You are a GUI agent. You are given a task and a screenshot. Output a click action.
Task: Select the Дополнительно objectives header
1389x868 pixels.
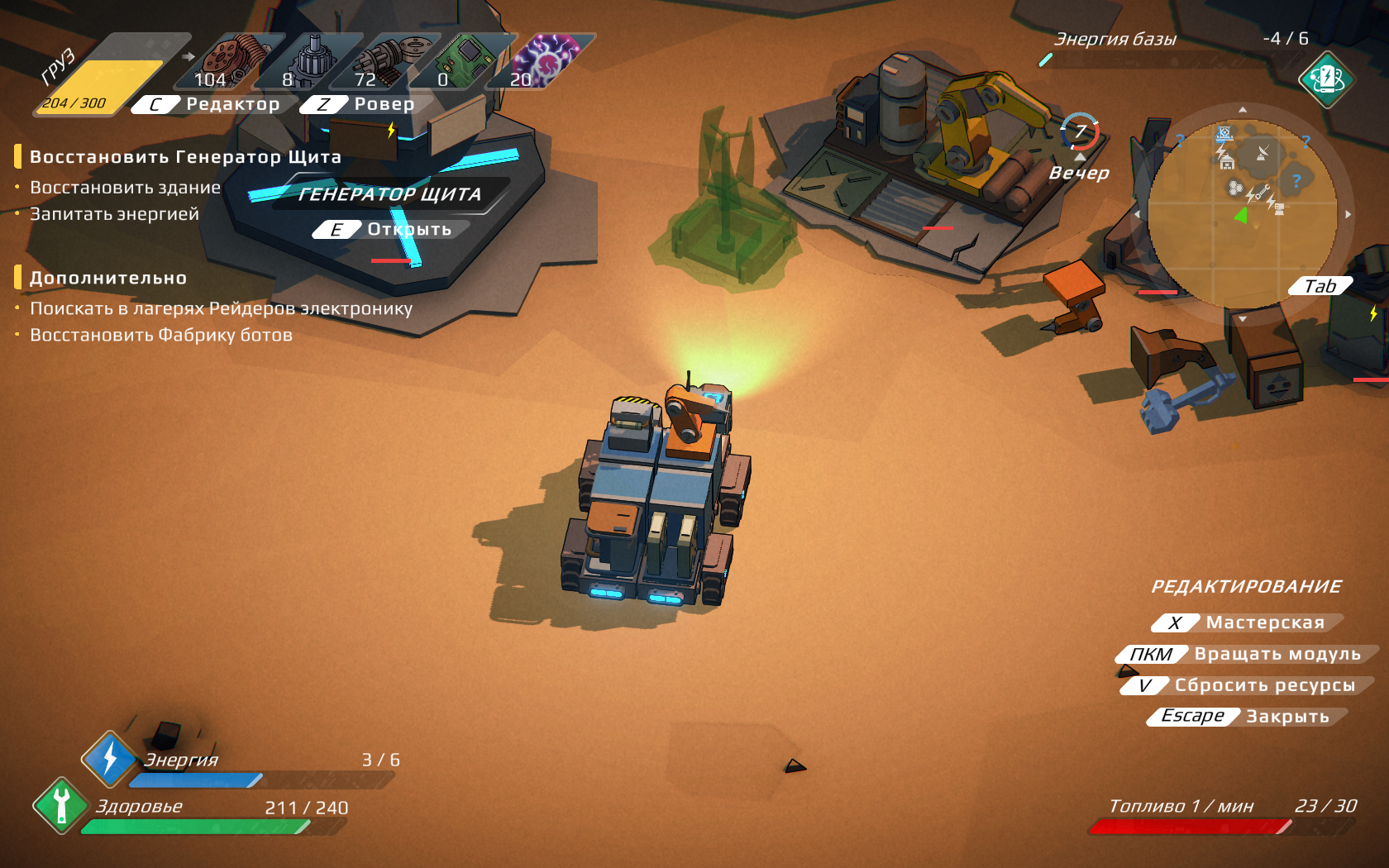[108, 279]
